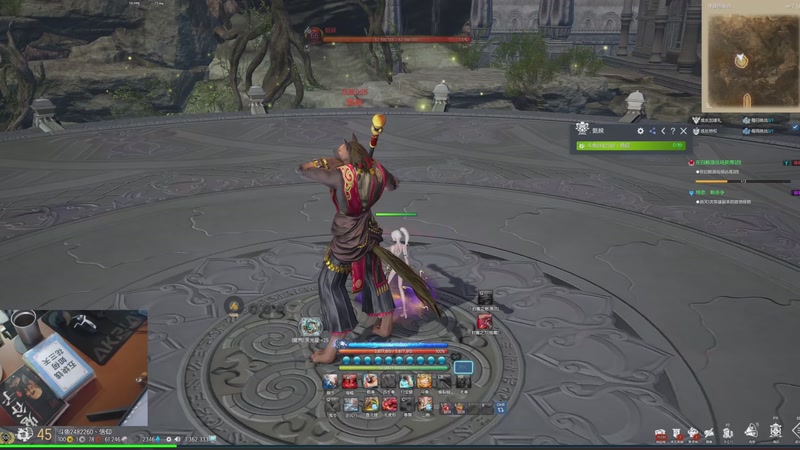The image size is (800, 450).
Task: Select the round teal buff icon by the character
Action: tap(311, 326)
